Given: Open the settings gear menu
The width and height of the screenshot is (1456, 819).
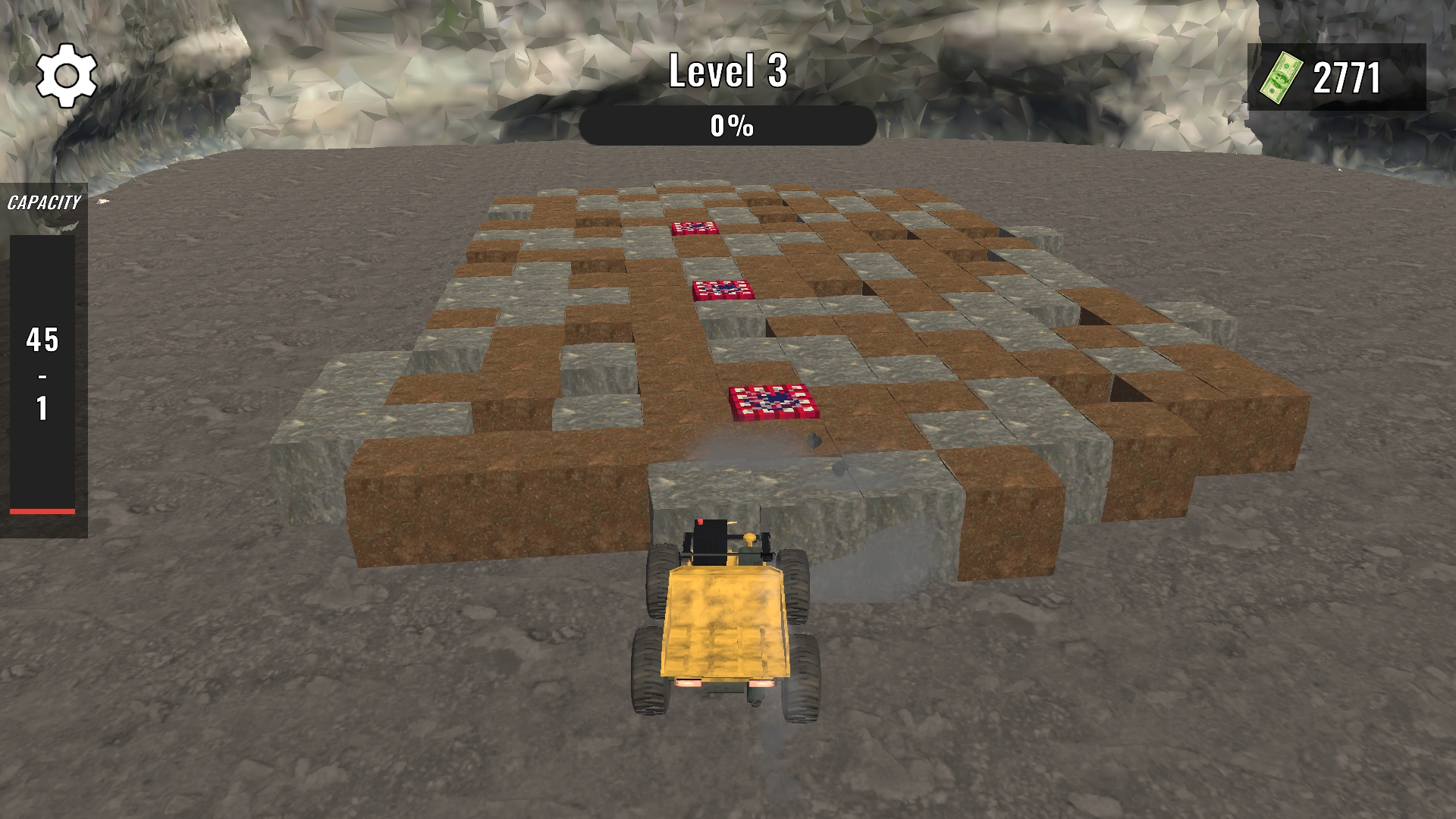Looking at the screenshot, I should tap(67, 75).
